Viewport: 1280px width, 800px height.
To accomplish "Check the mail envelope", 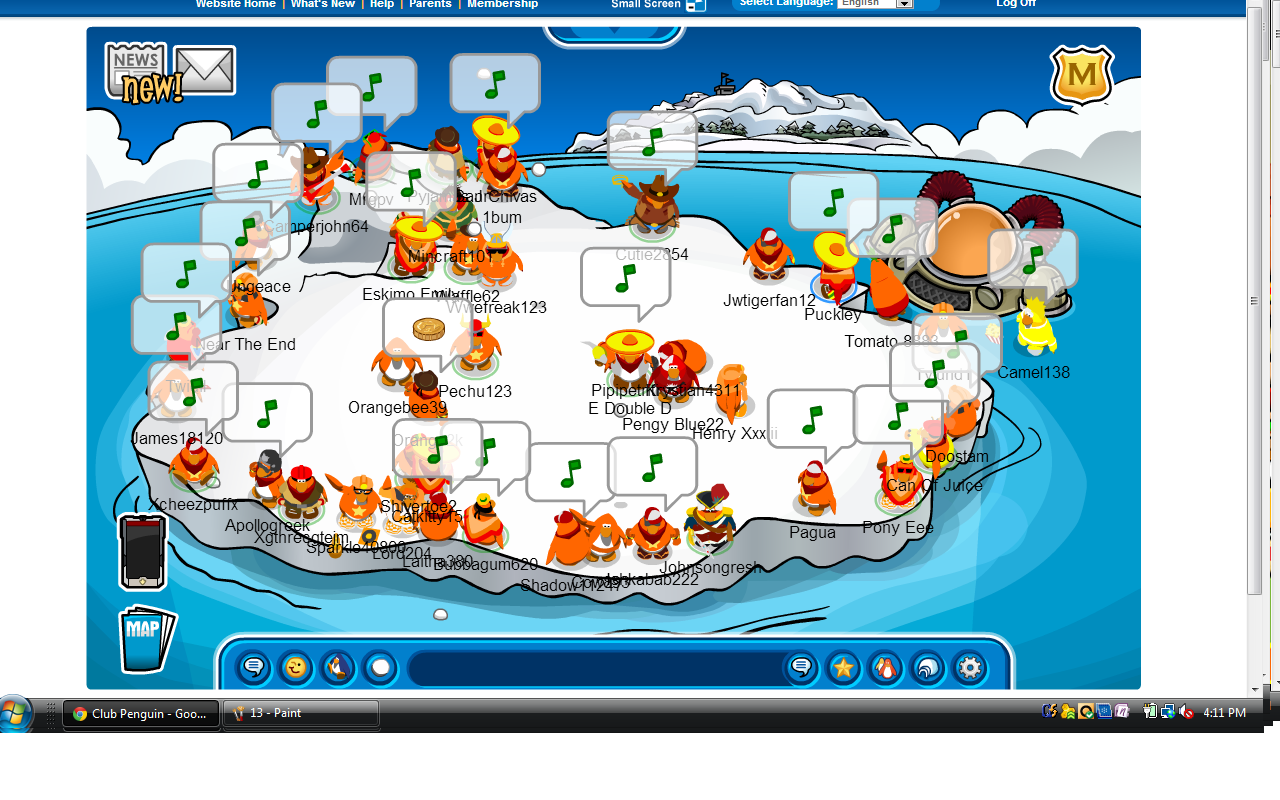I will click(205, 70).
